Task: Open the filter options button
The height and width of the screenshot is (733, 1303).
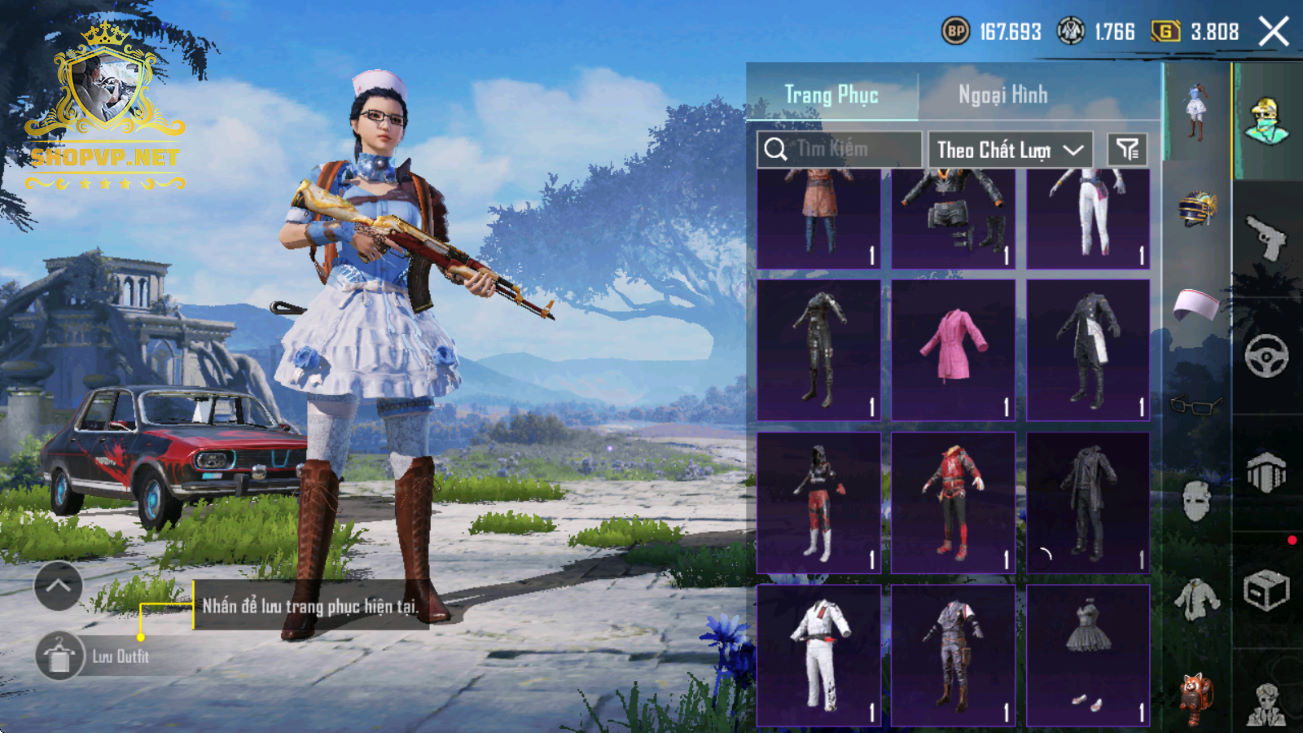Action: coord(1127,150)
